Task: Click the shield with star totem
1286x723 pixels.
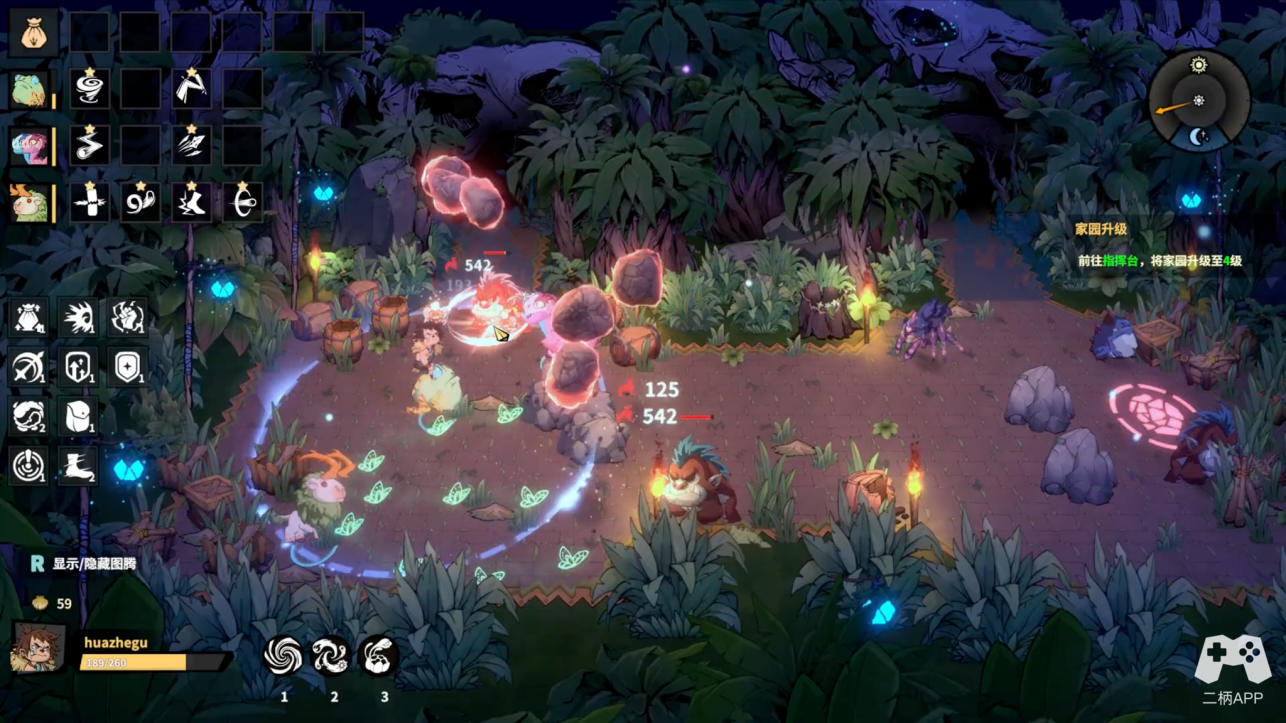Action: pyautogui.click(x=128, y=367)
